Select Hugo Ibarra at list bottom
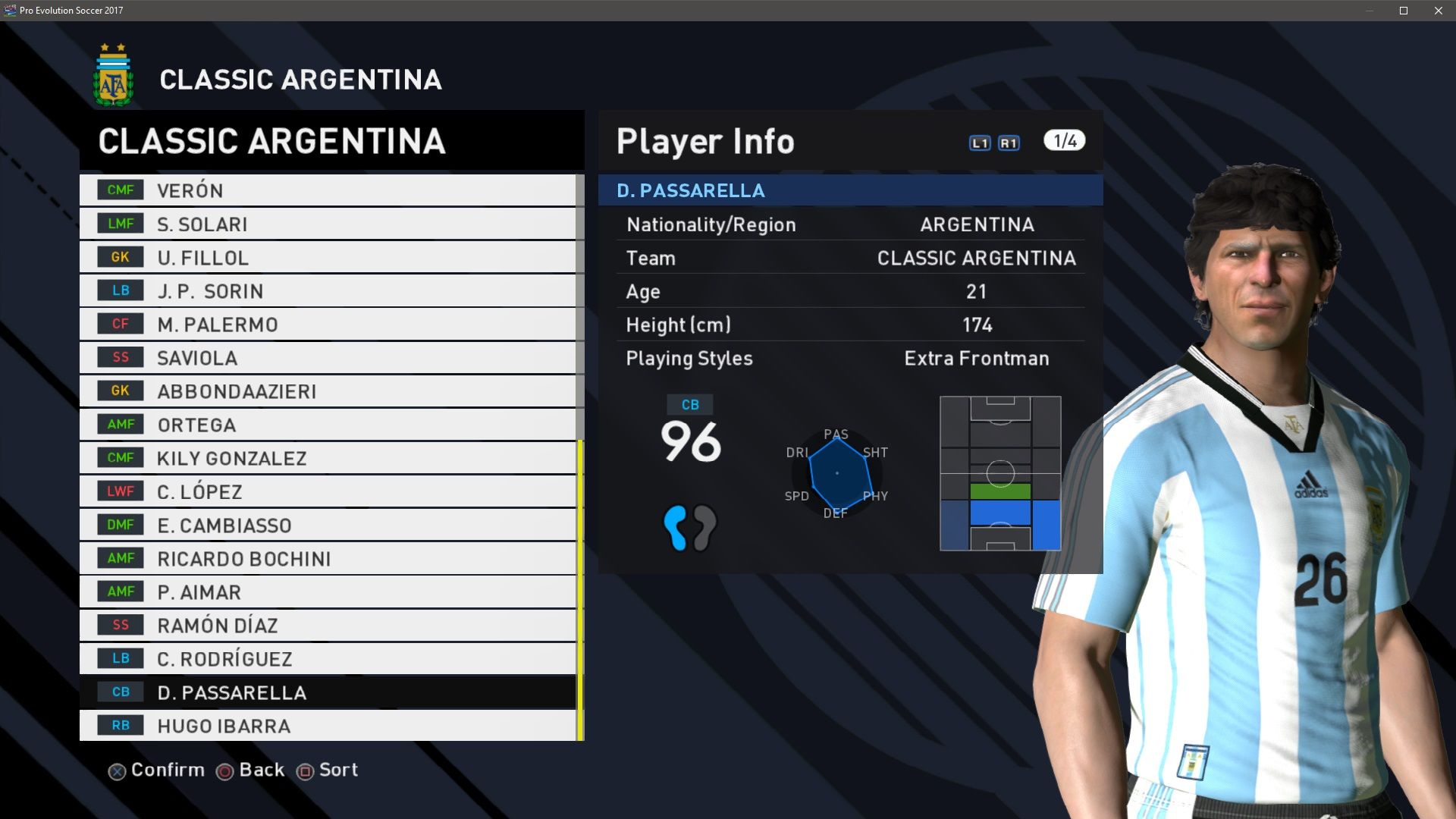1456x819 pixels. pyautogui.click(x=328, y=726)
